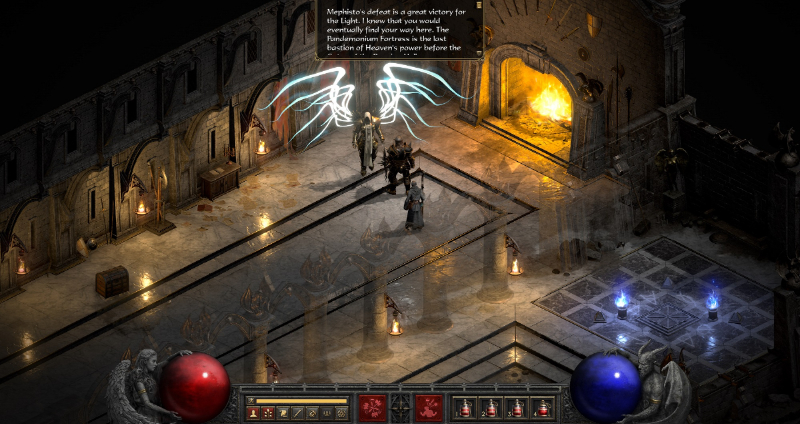Toggle the run/walk icon beside stamina bar
The width and height of the screenshot is (800, 424).
[251, 400]
